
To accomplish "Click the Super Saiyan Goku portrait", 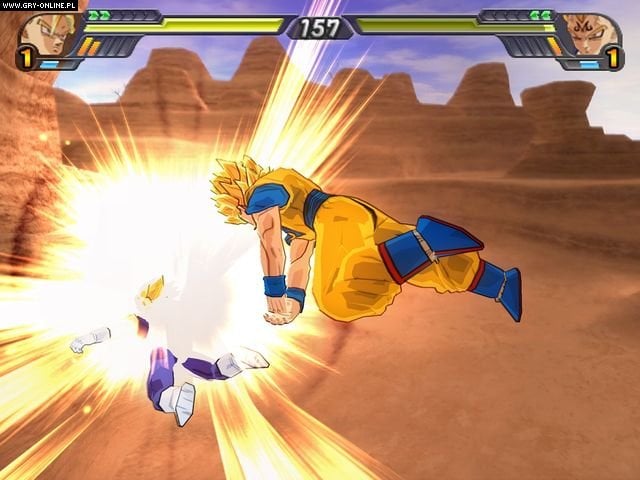I will pyautogui.click(x=42, y=34).
